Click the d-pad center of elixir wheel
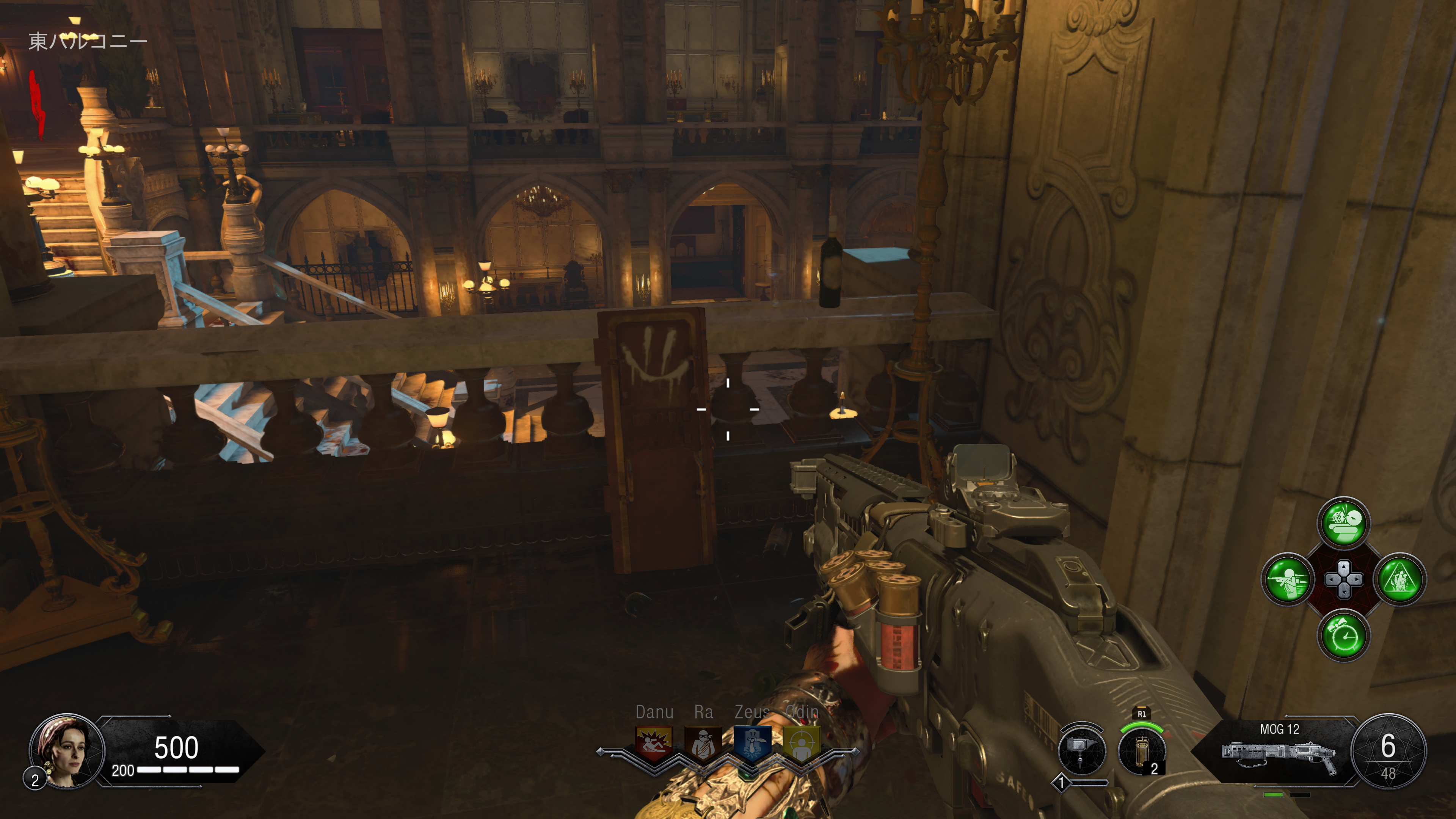 point(1343,579)
